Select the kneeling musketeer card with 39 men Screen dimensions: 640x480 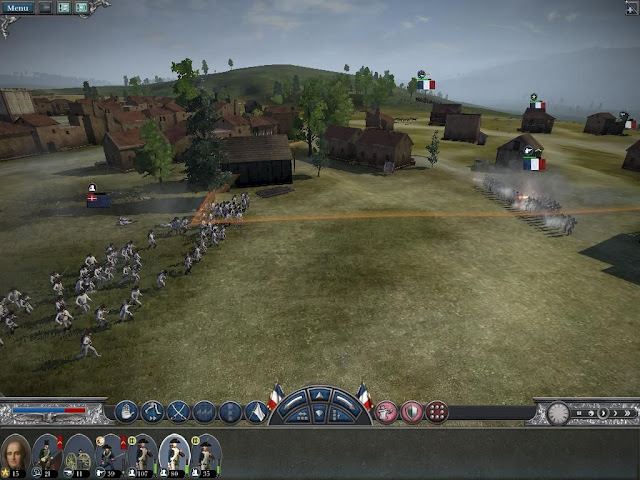coord(110,453)
